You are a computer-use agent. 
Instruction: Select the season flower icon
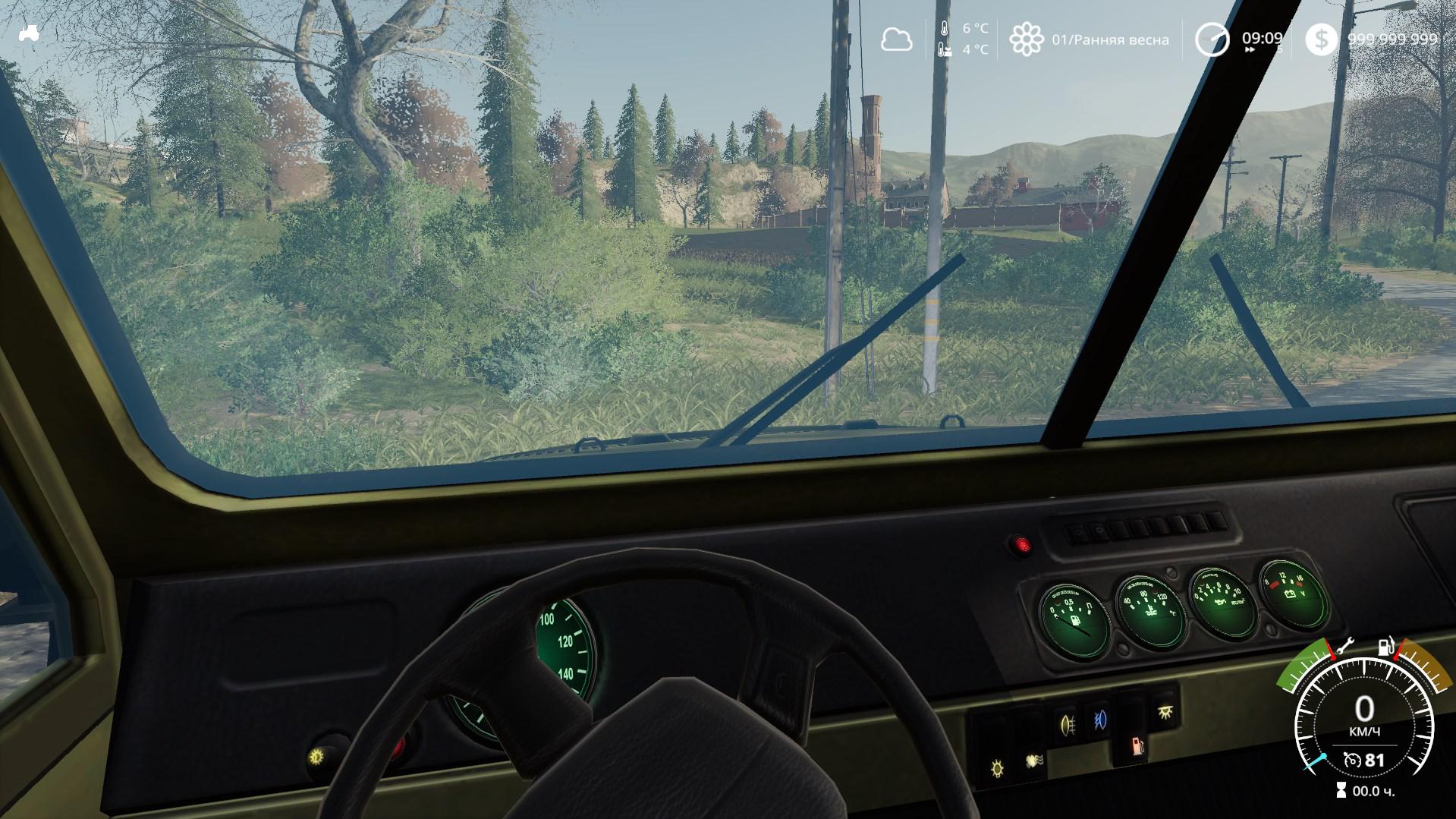[1026, 39]
